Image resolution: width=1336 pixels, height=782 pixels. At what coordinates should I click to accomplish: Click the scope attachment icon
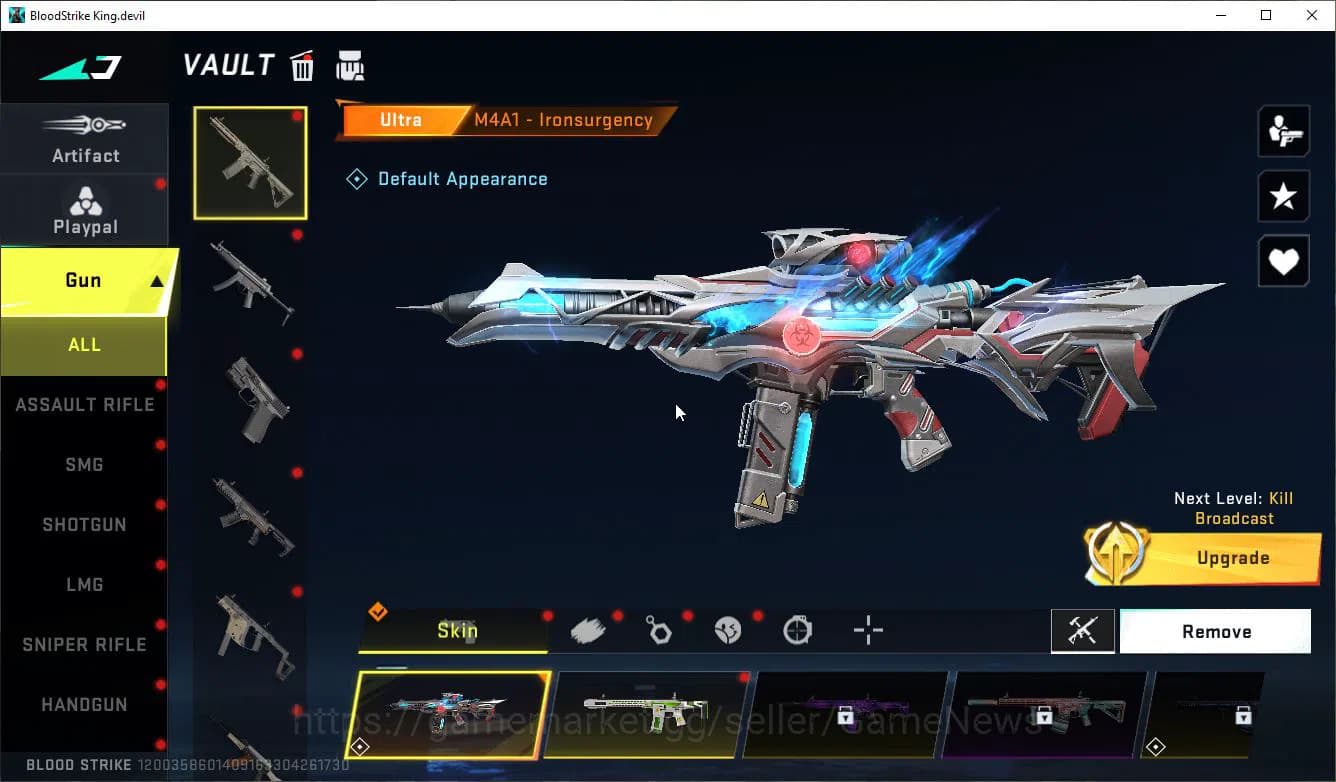(797, 630)
